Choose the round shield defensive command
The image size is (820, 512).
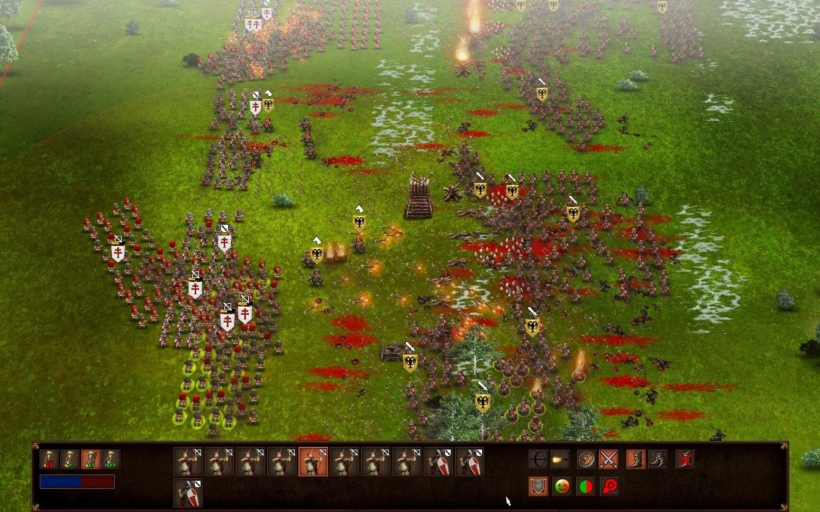pos(586,459)
